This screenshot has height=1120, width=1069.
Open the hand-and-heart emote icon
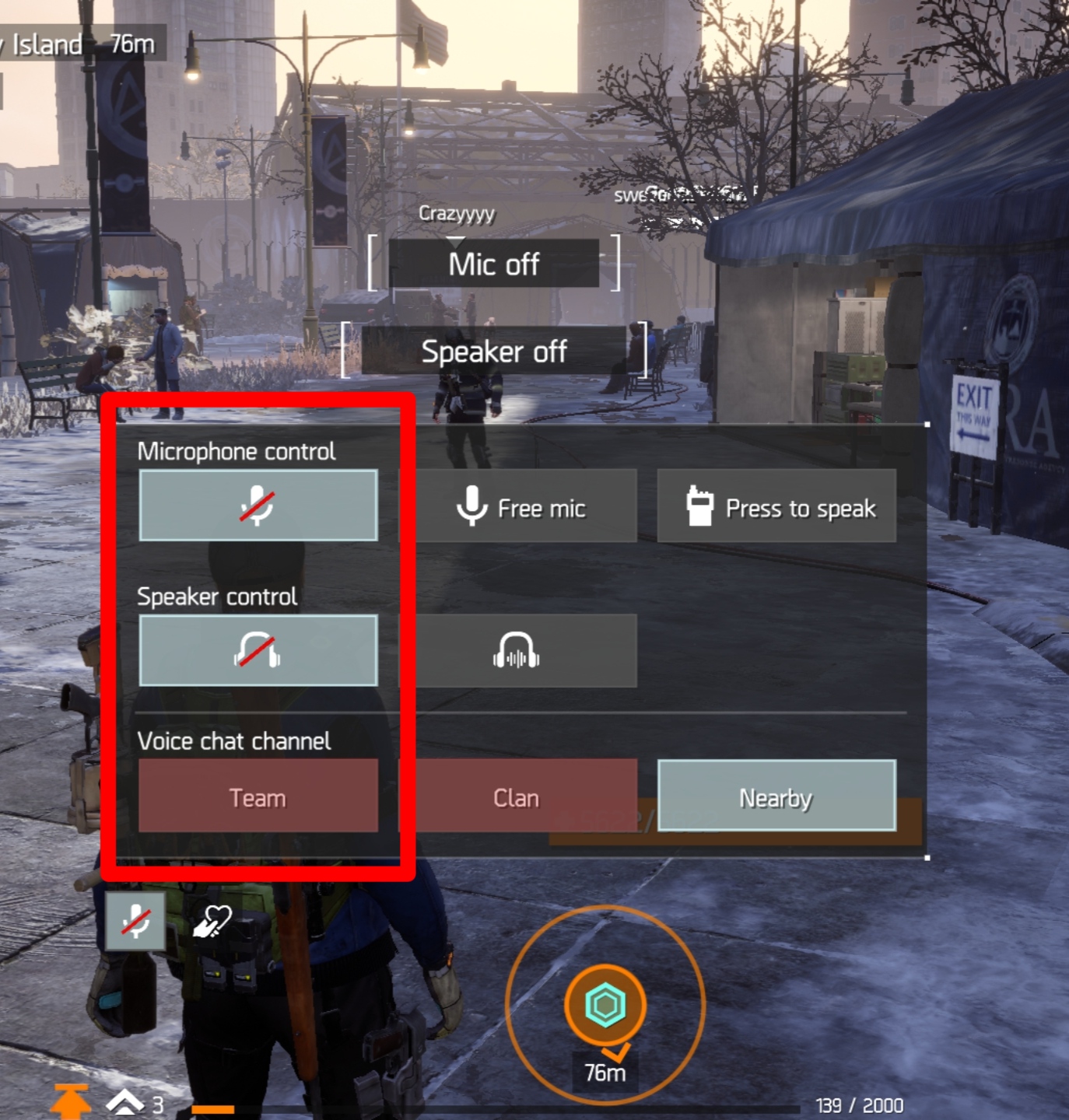(x=212, y=921)
